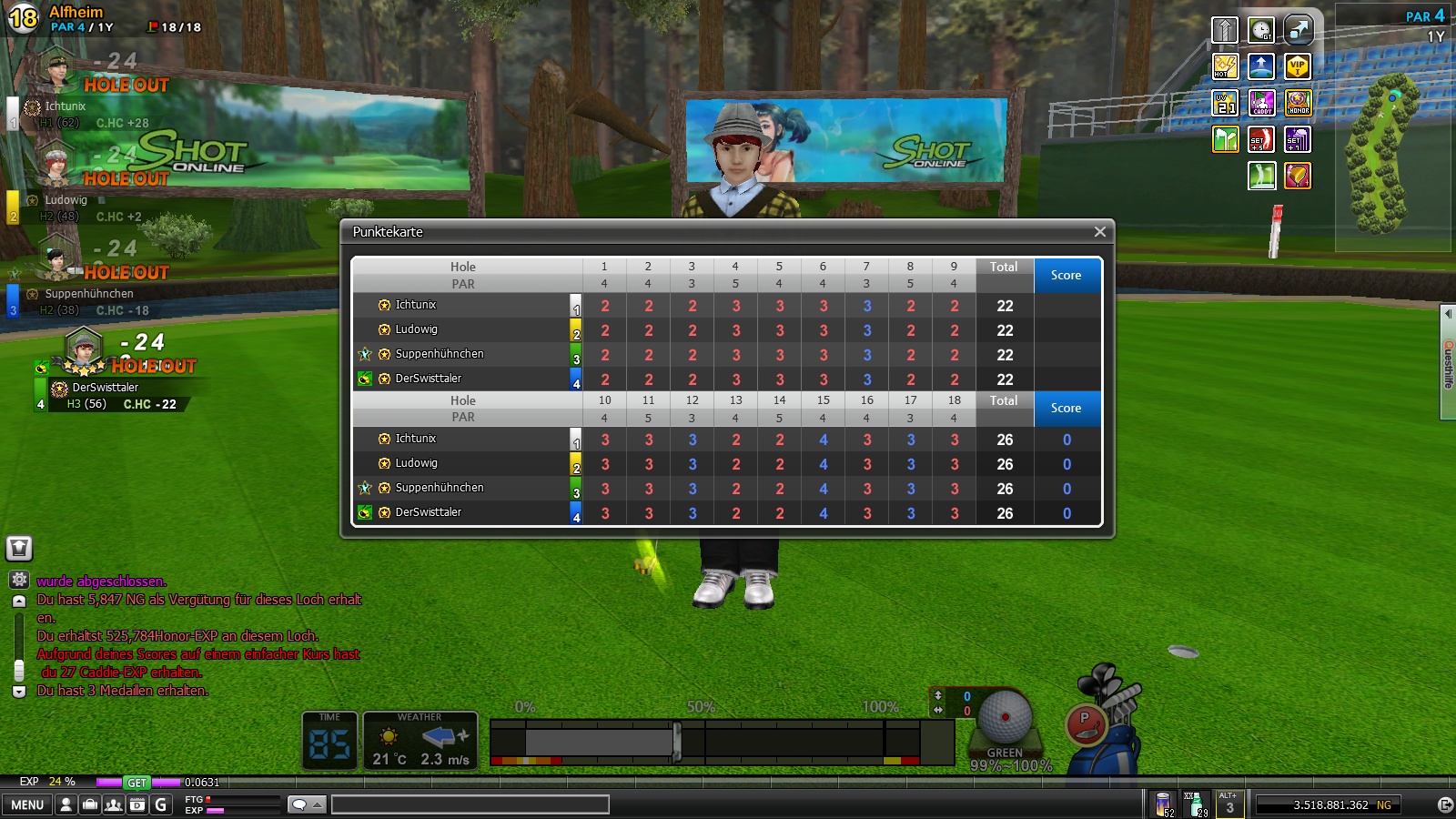Click the HONOR buff icon
Screen dimensions: 1456x819
coord(1298,103)
